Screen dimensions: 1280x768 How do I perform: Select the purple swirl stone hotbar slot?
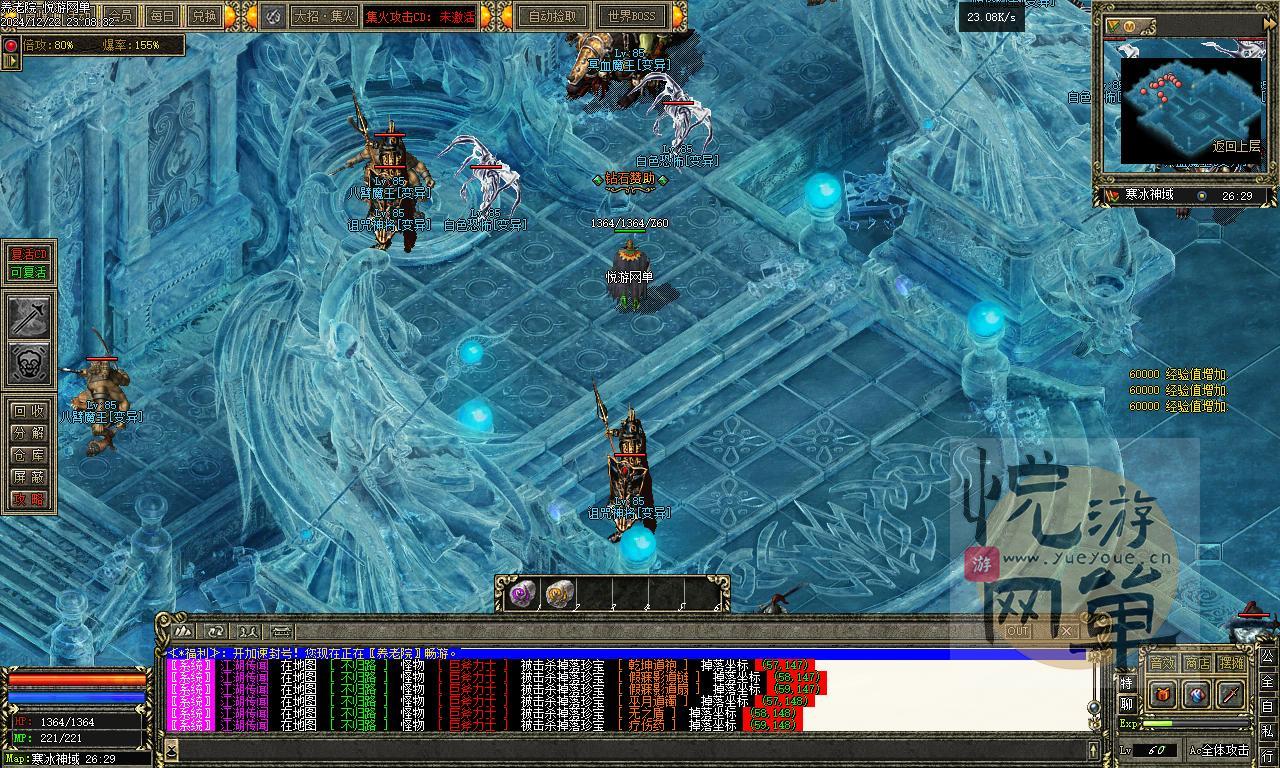click(522, 594)
